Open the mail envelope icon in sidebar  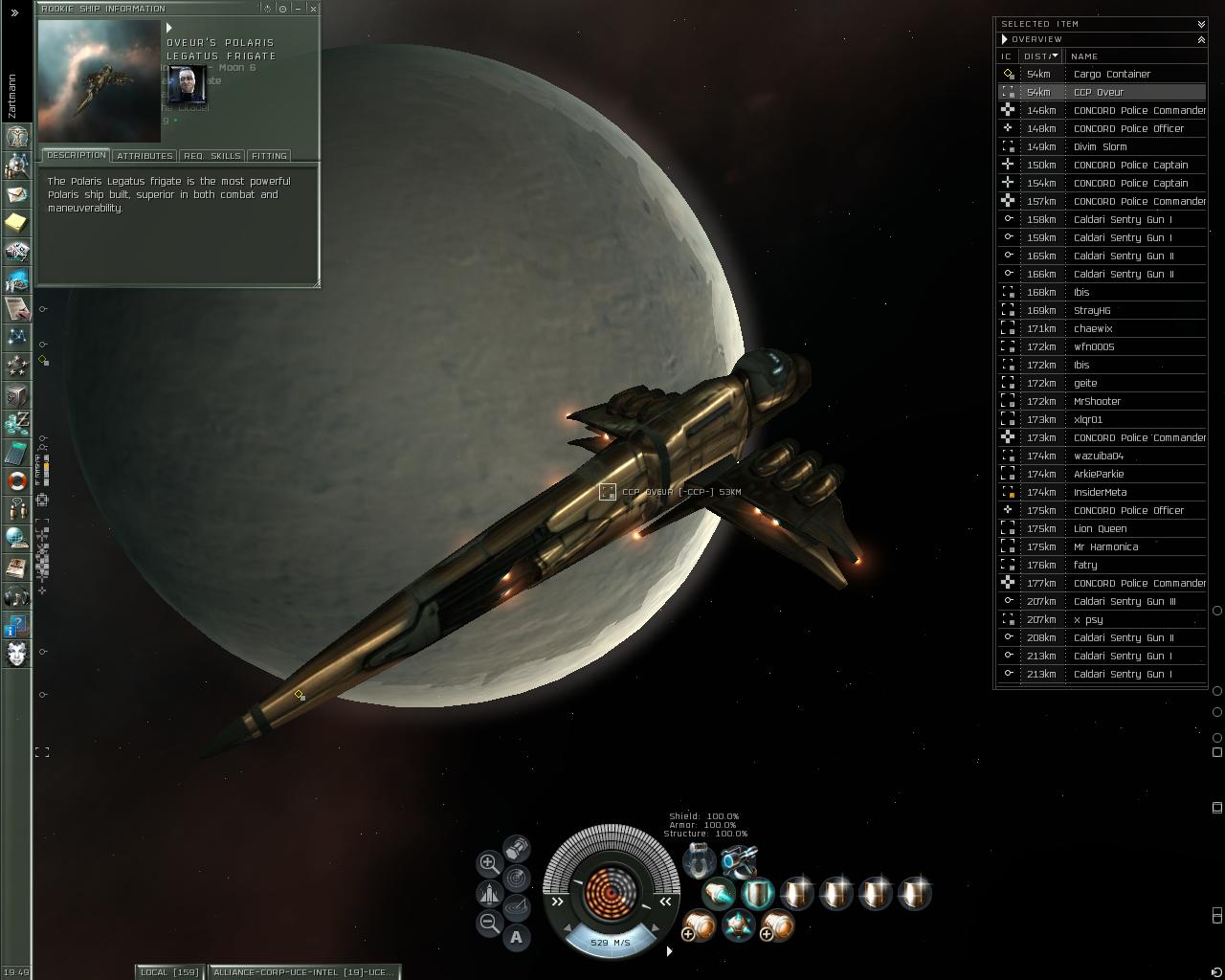[17, 194]
